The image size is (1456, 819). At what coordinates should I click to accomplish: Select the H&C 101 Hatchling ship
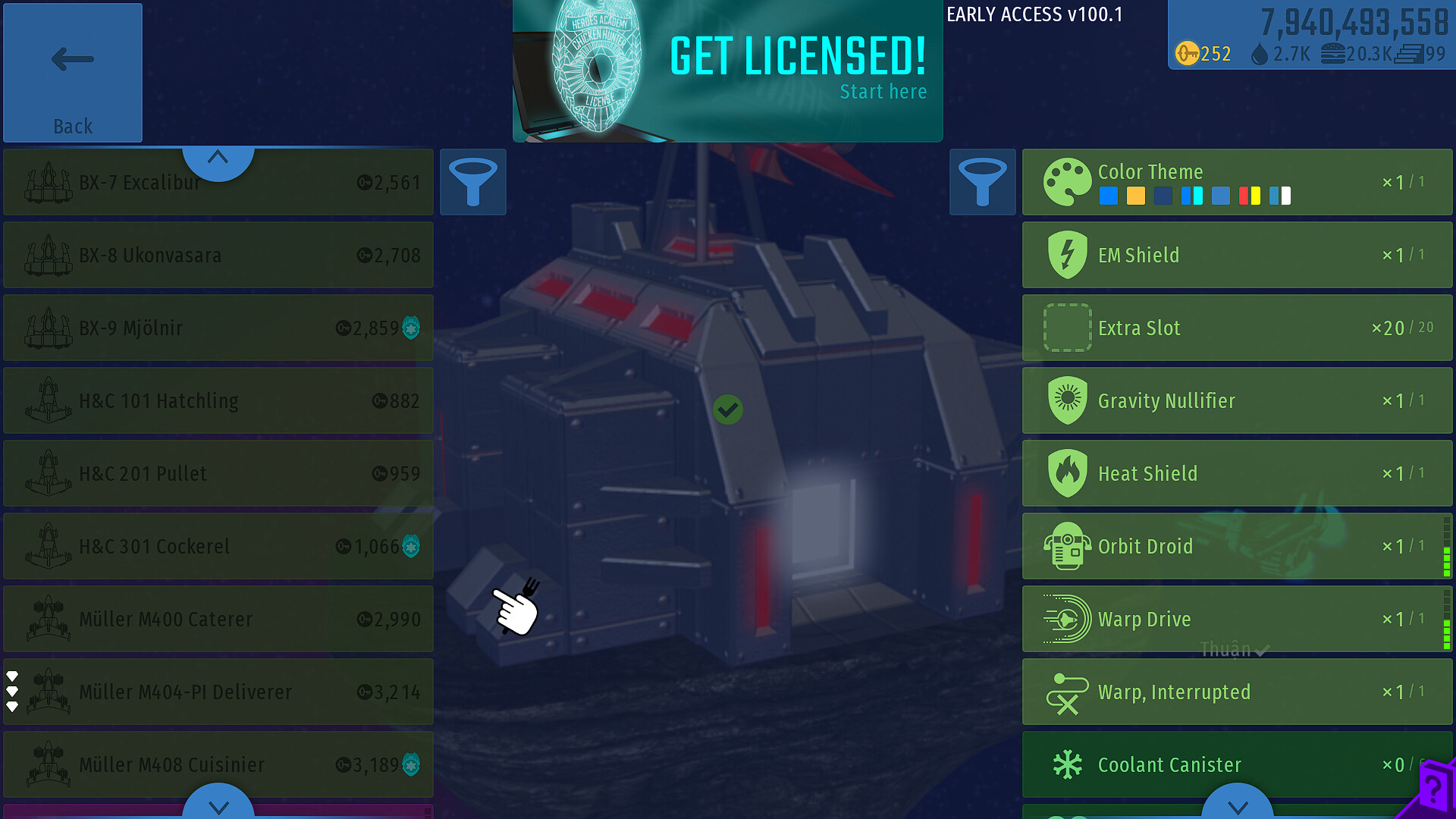coord(218,401)
